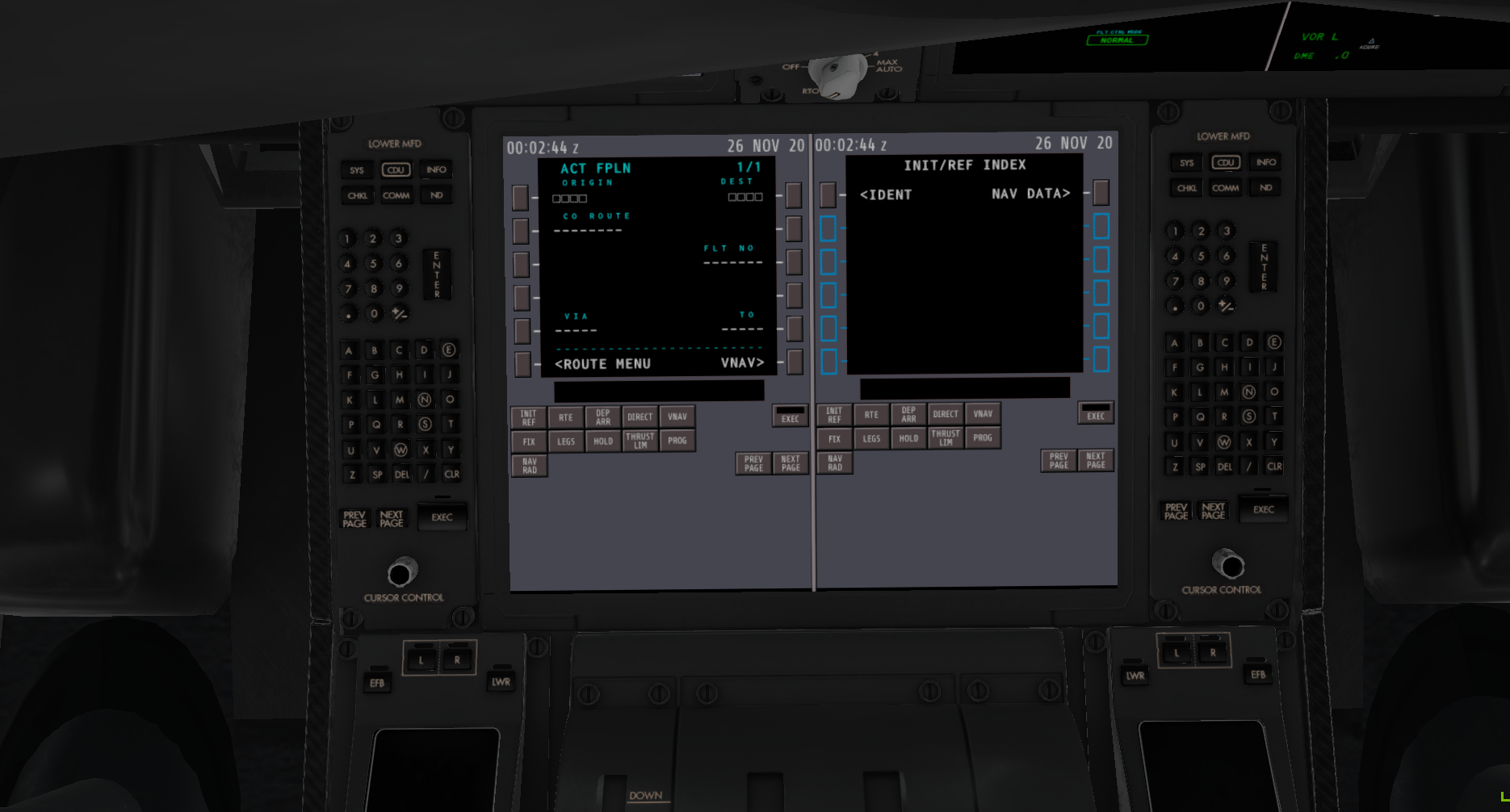Select the DEP ARR key on right CDU
This screenshot has width=1510, height=812.
pyautogui.click(x=908, y=414)
